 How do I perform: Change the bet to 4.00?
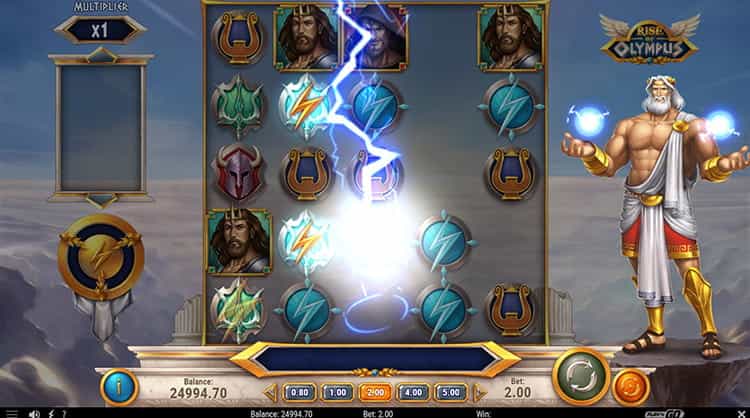click(411, 393)
